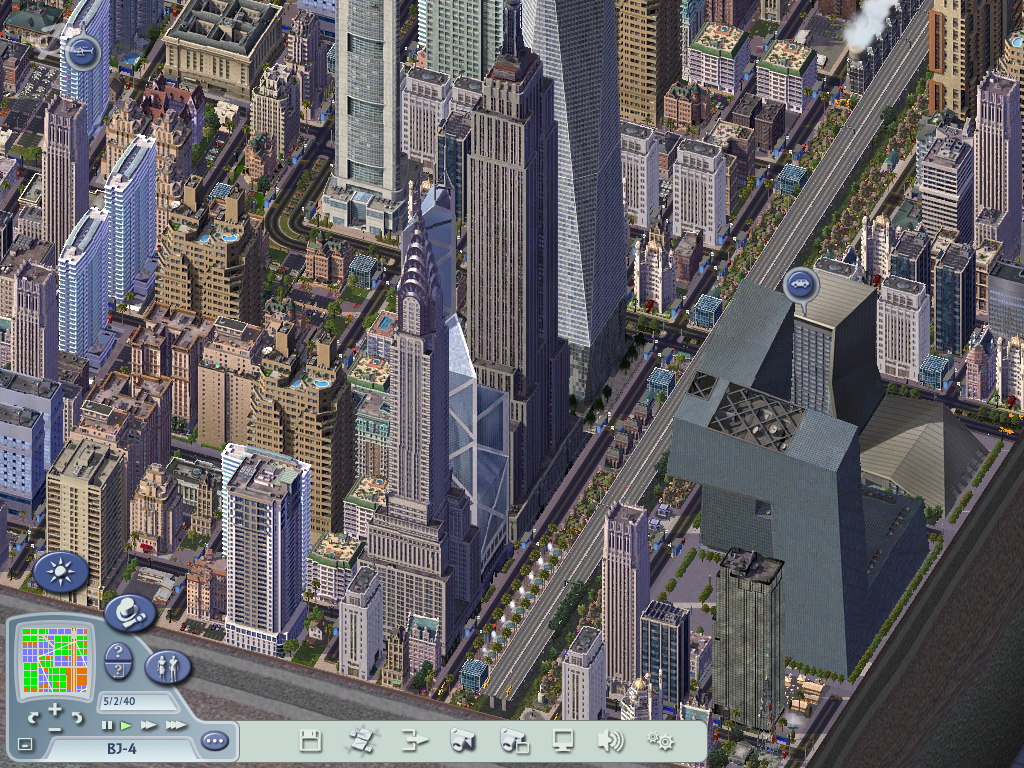Image resolution: width=1024 pixels, height=768 pixels.
Task: Zoom out with the minus button
Action: (x=54, y=729)
